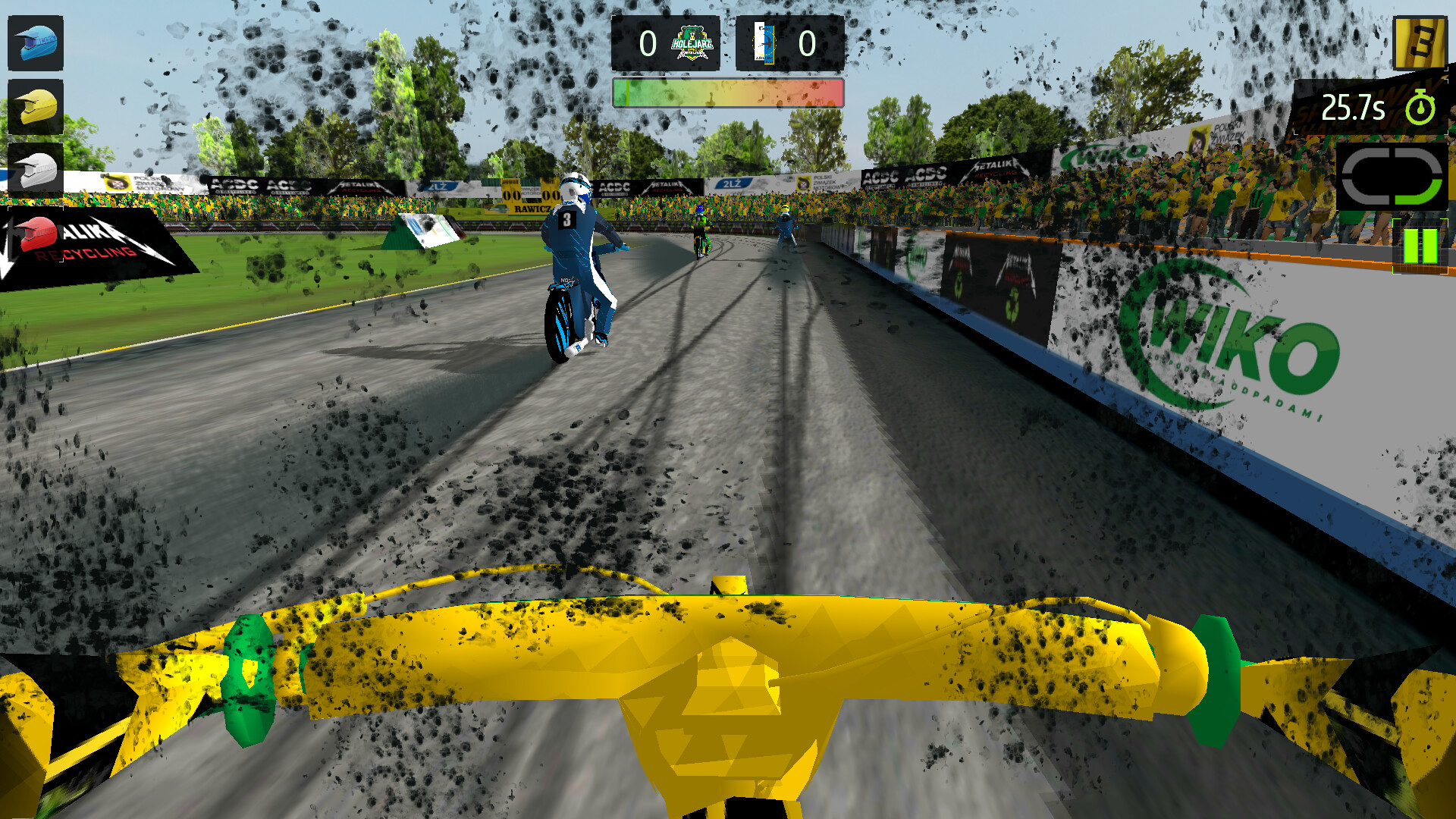Select the yellow helmet icon
The image size is (1456, 819).
coord(36,106)
